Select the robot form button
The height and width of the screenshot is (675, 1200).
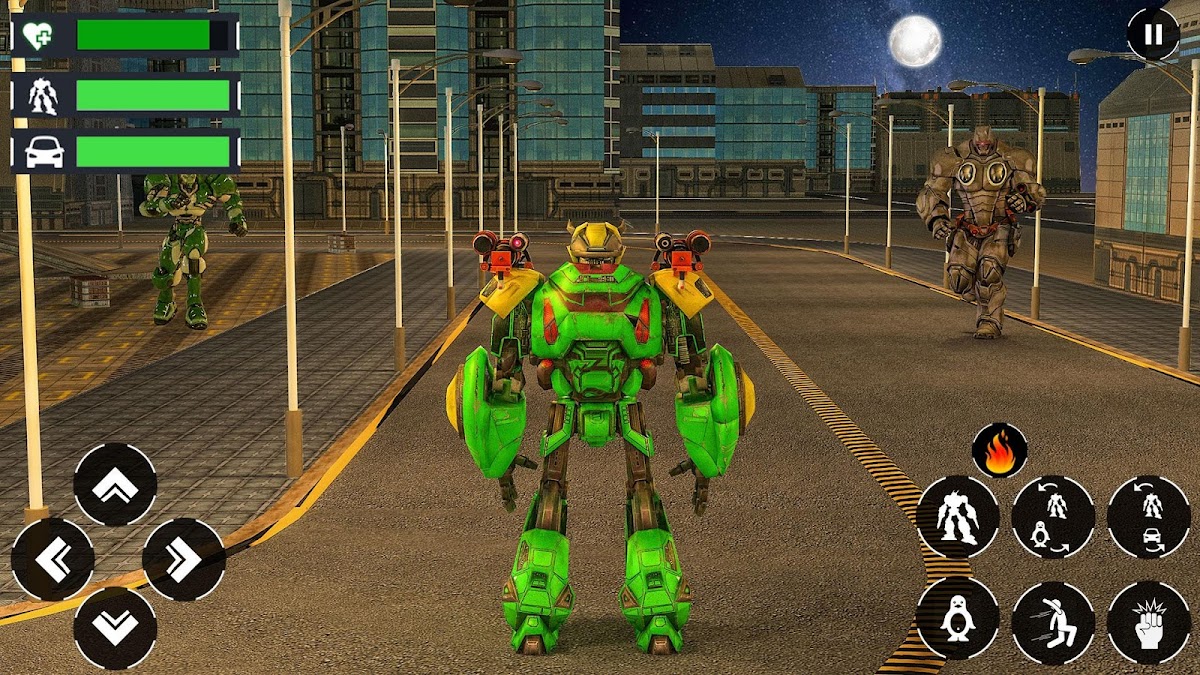(957, 517)
